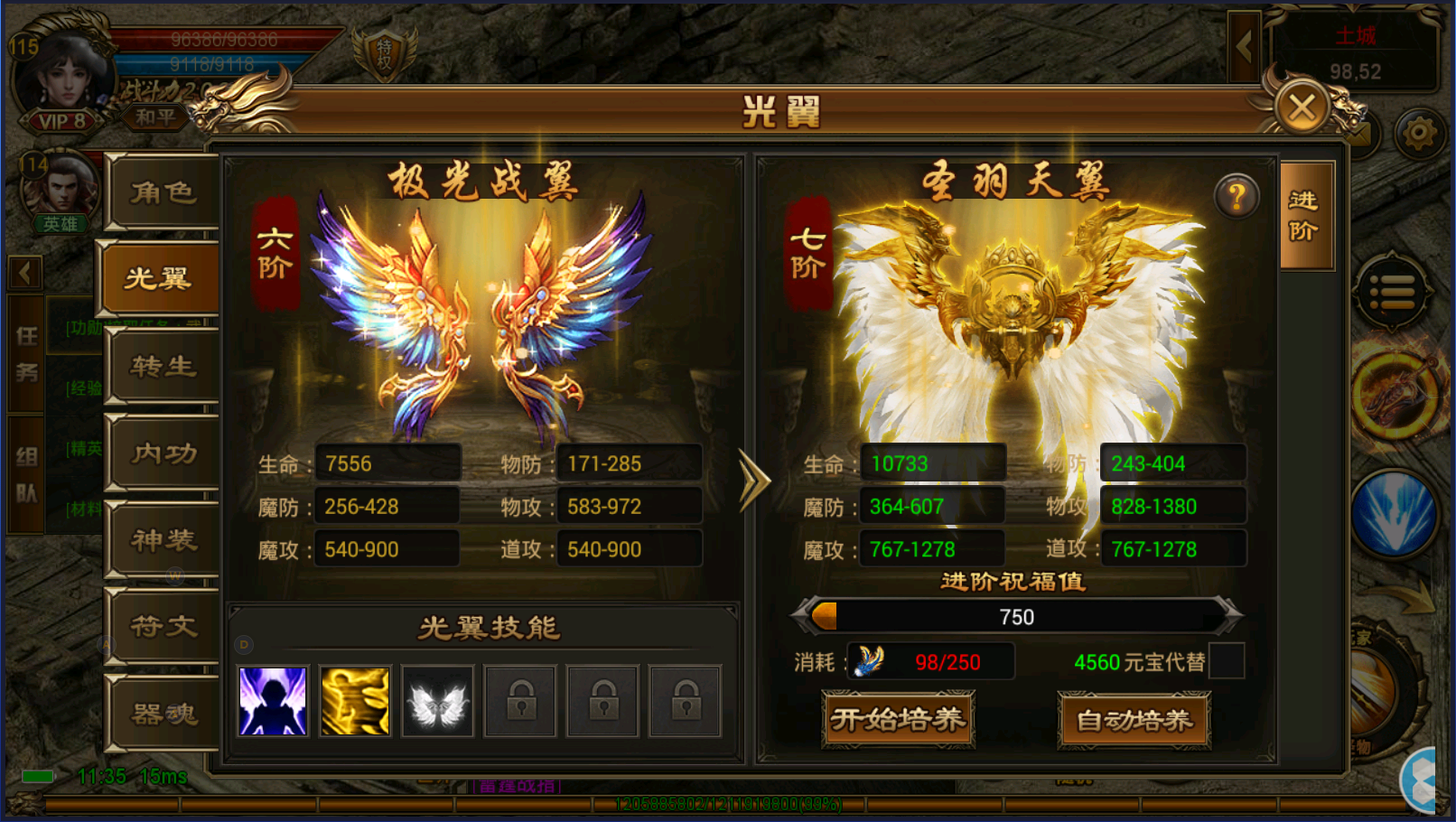Click the 开始培养 start cultivation button
Image resolution: width=1456 pixels, height=822 pixels.
898,720
